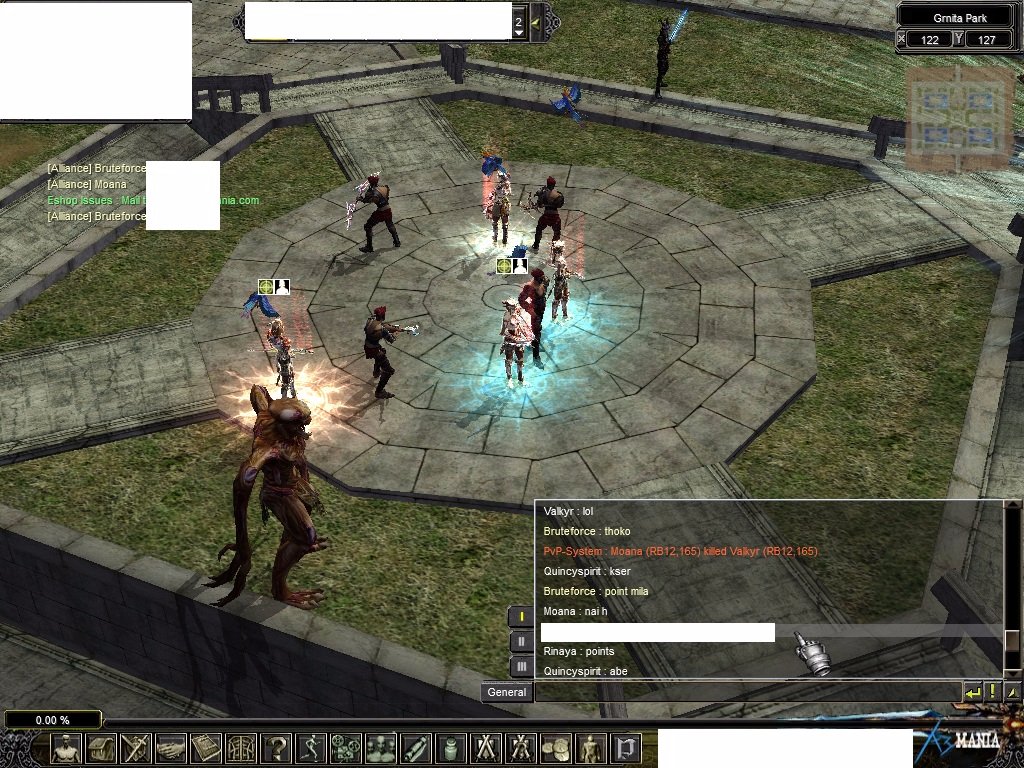Click the running figure icon
Screen dimensions: 1024x768
click(x=311, y=748)
